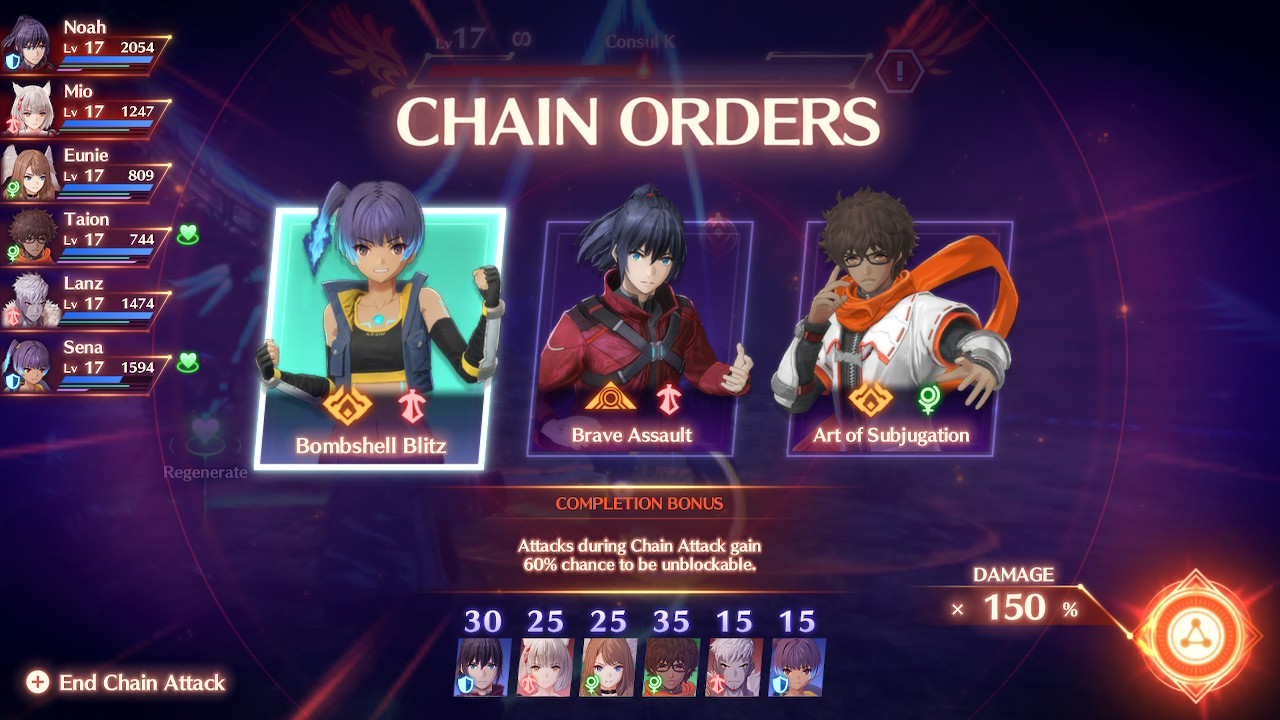
Task: Click Taion's party status entry
Action: (85, 237)
